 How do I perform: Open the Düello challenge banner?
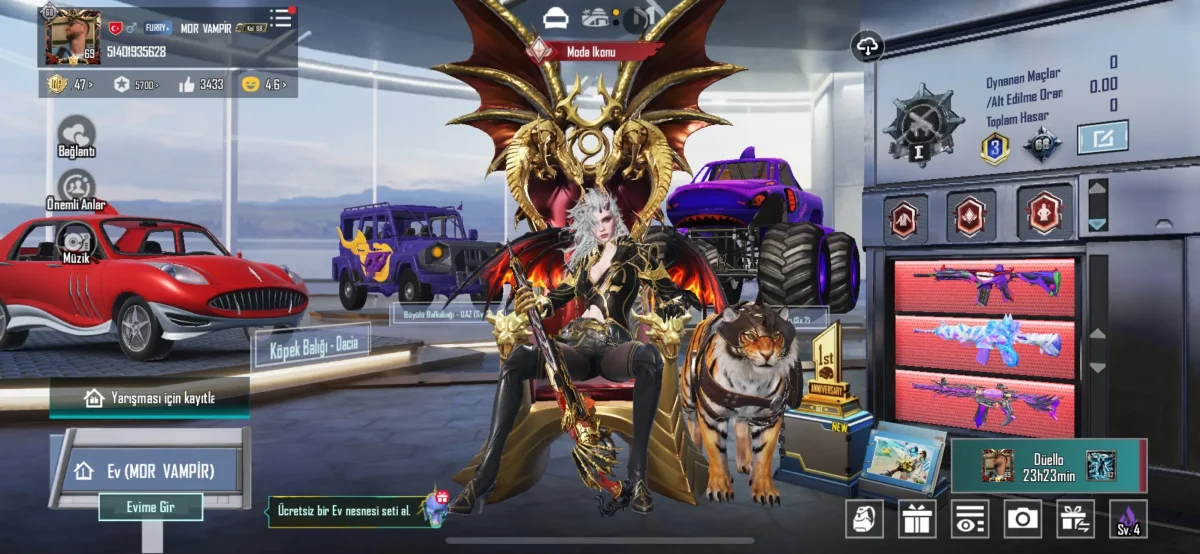click(x=1048, y=465)
